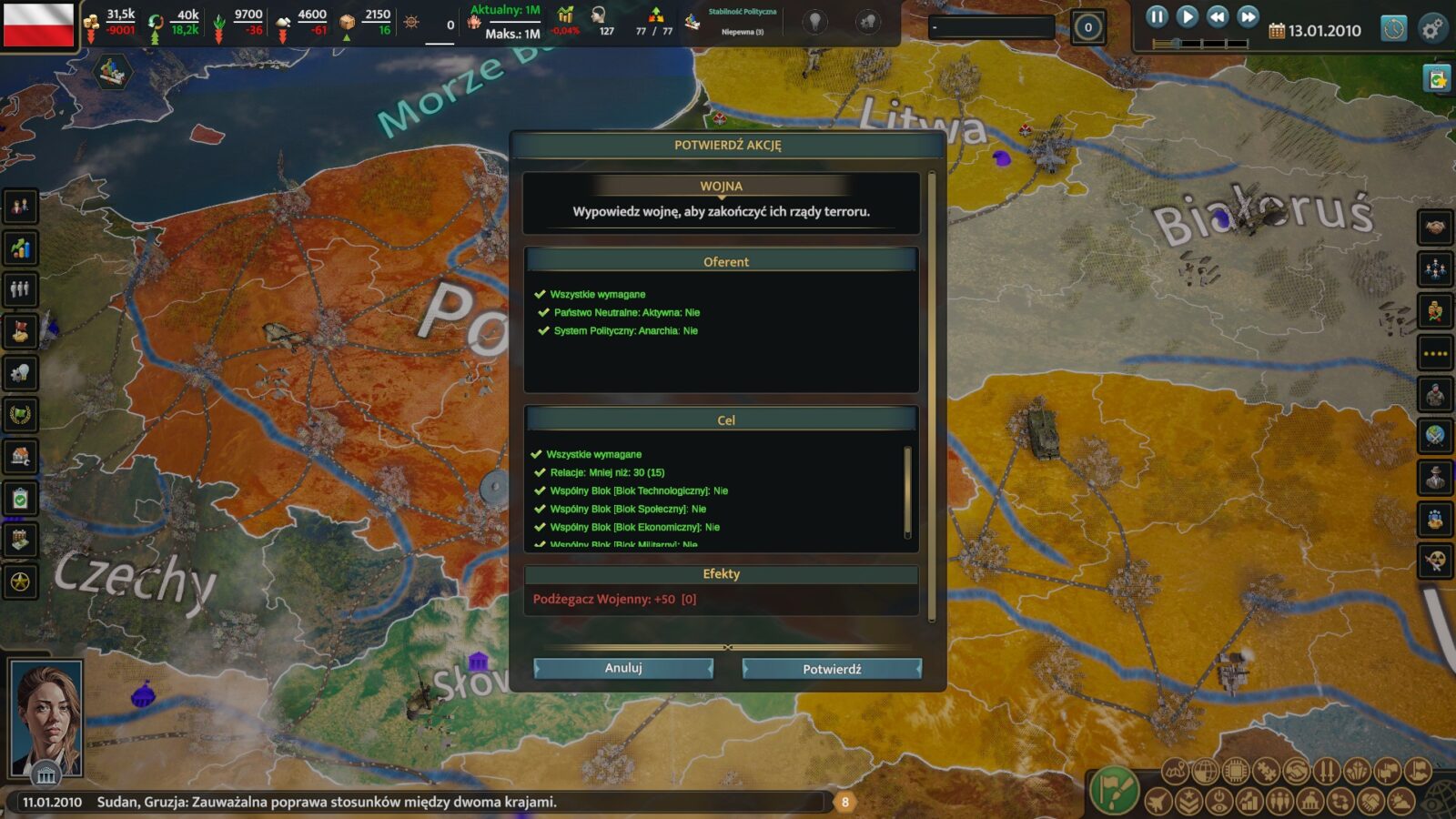Slow down game speed with rewind arrows

[x=1218, y=16]
